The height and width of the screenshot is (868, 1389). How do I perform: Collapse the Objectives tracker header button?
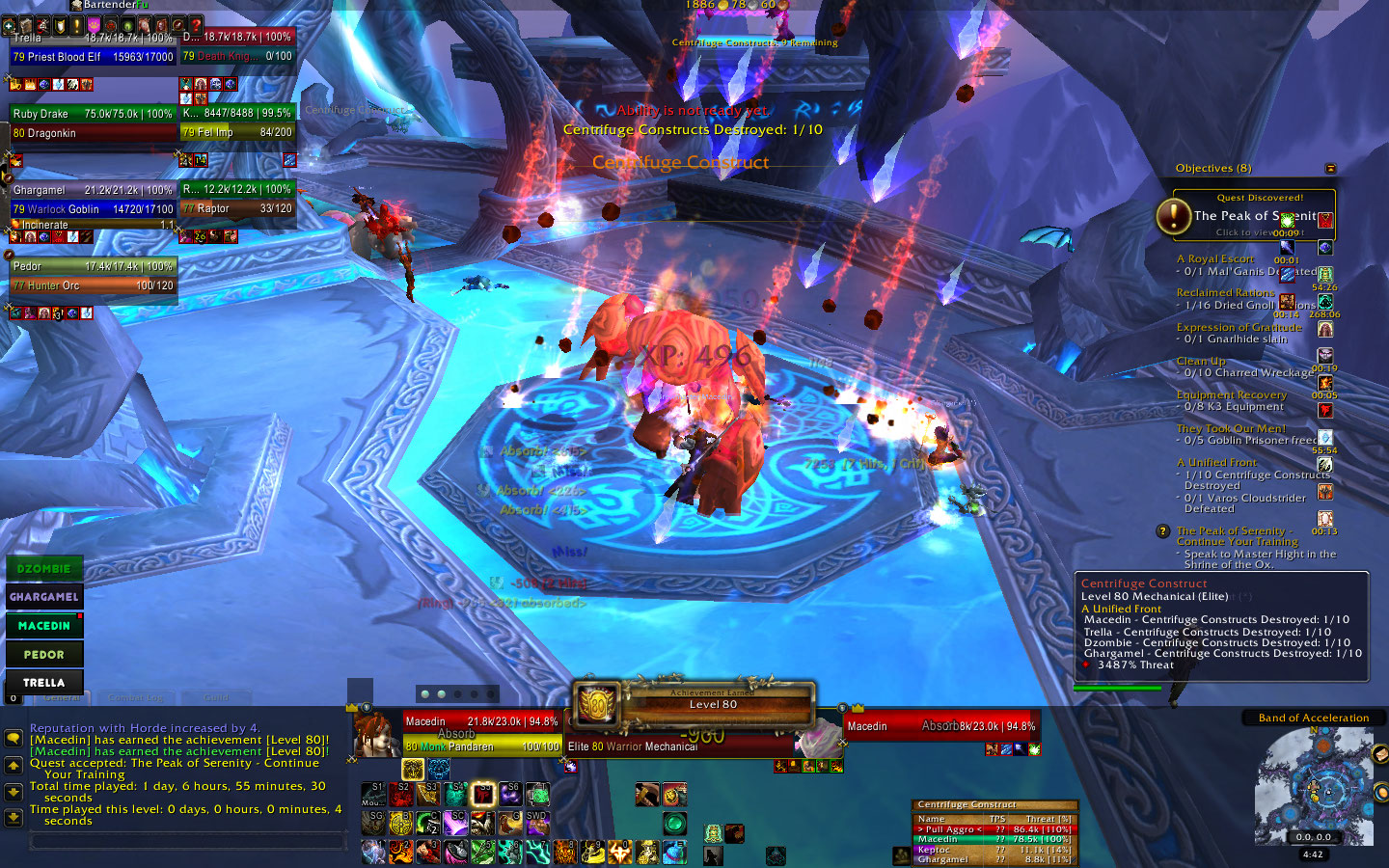coord(1331,169)
